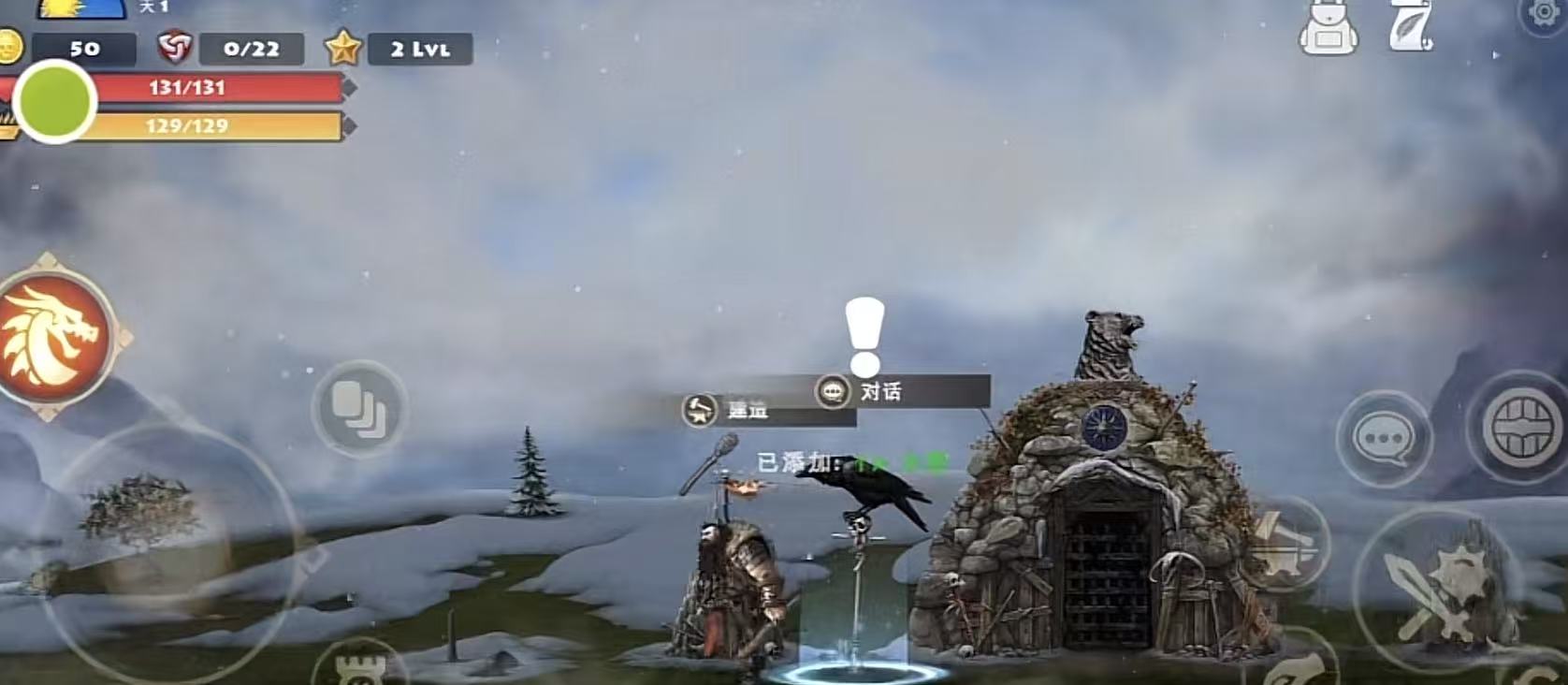Image resolution: width=1568 pixels, height=685 pixels.
Task: Click the green circular player avatar
Action: click(55, 101)
